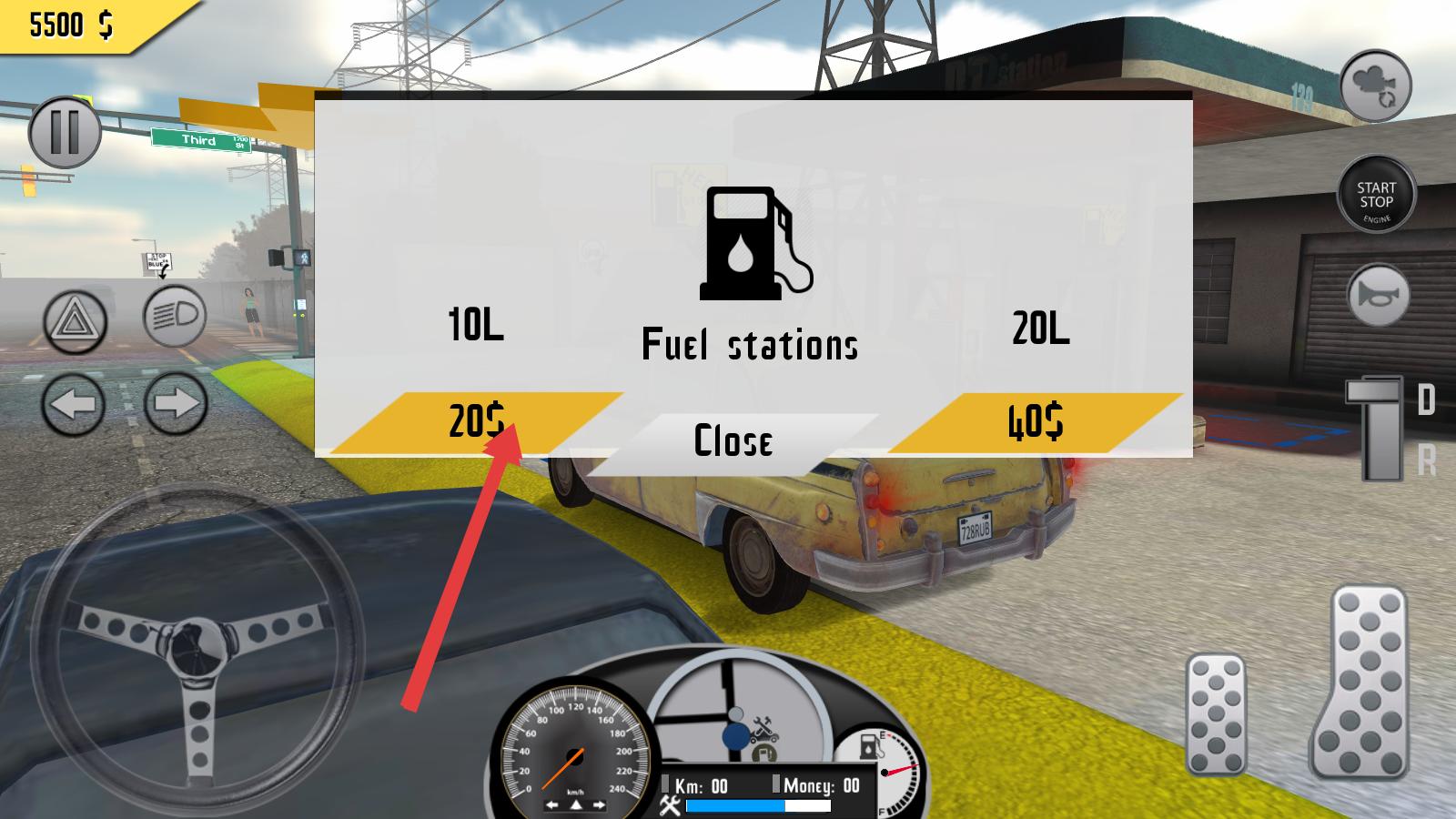Image resolution: width=1456 pixels, height=819 pixels.
Task: Switch the camera view
Action: (x=1375, y=87)
